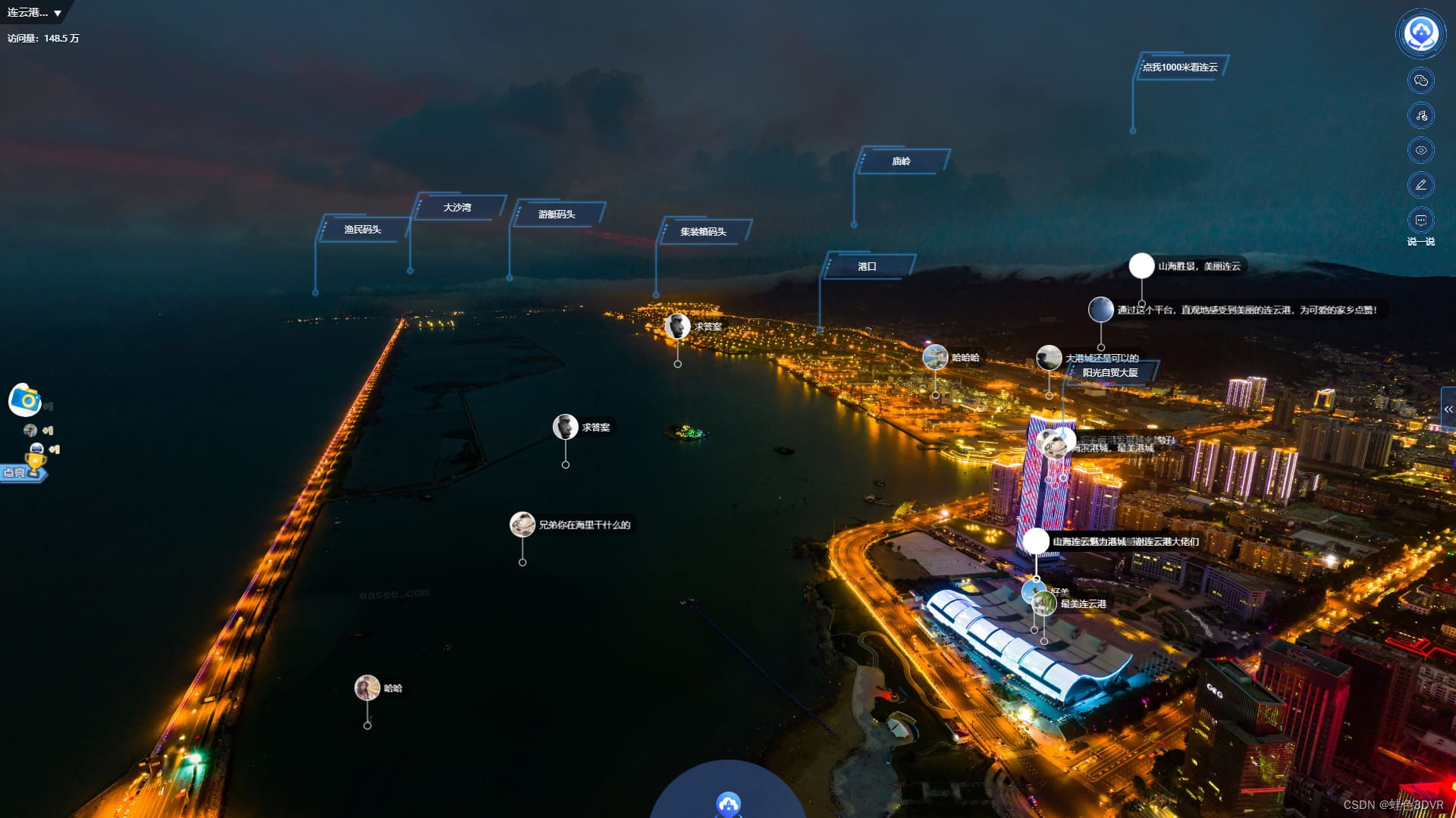Open the 兄弟你在海里干什么的 comment bubble
The image size is (1456, 818).
click(584, 525)
